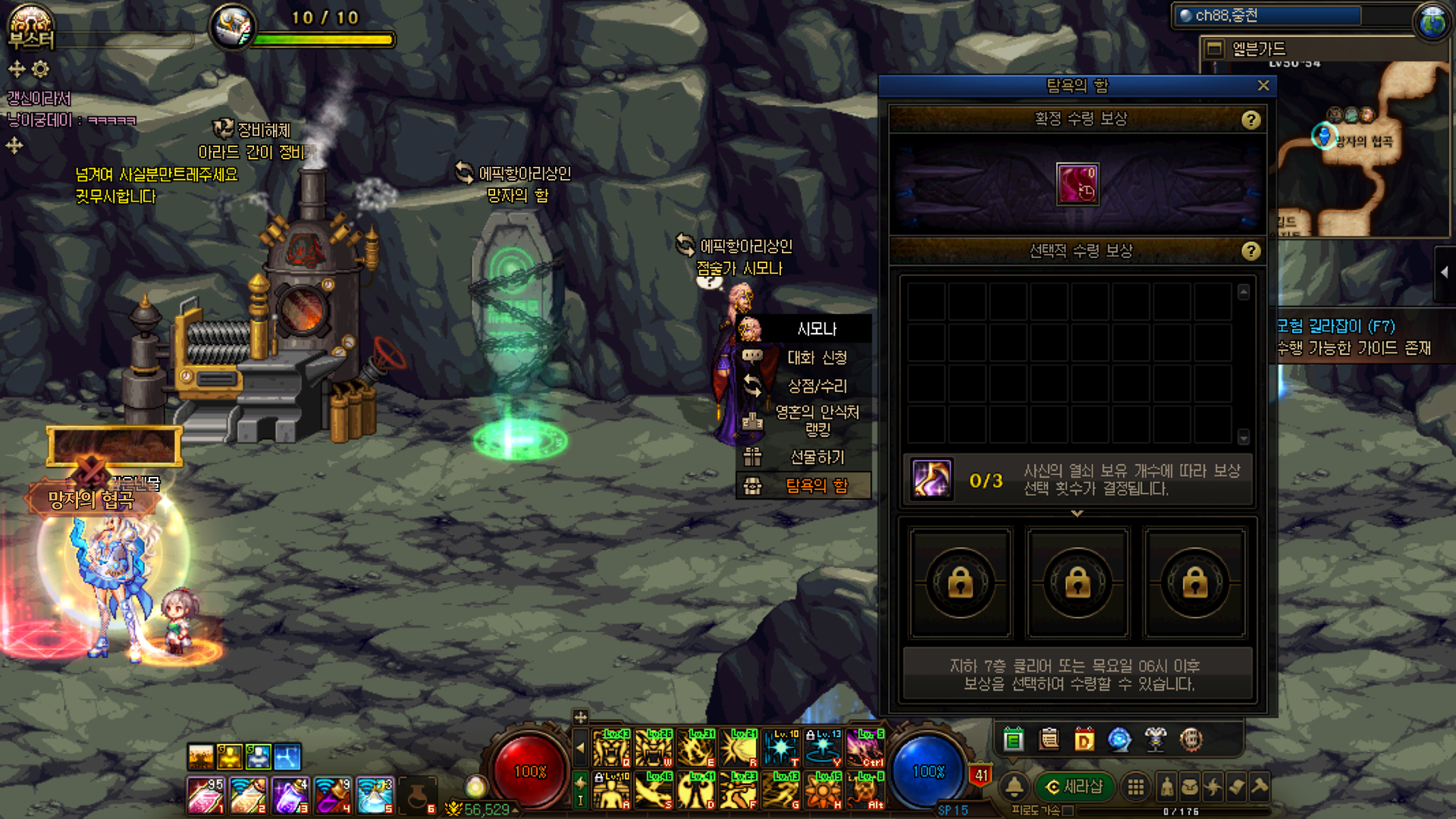
Task: Select the confirmed reward item icon
Action: pyautogui.click(x=1077, y=184)
